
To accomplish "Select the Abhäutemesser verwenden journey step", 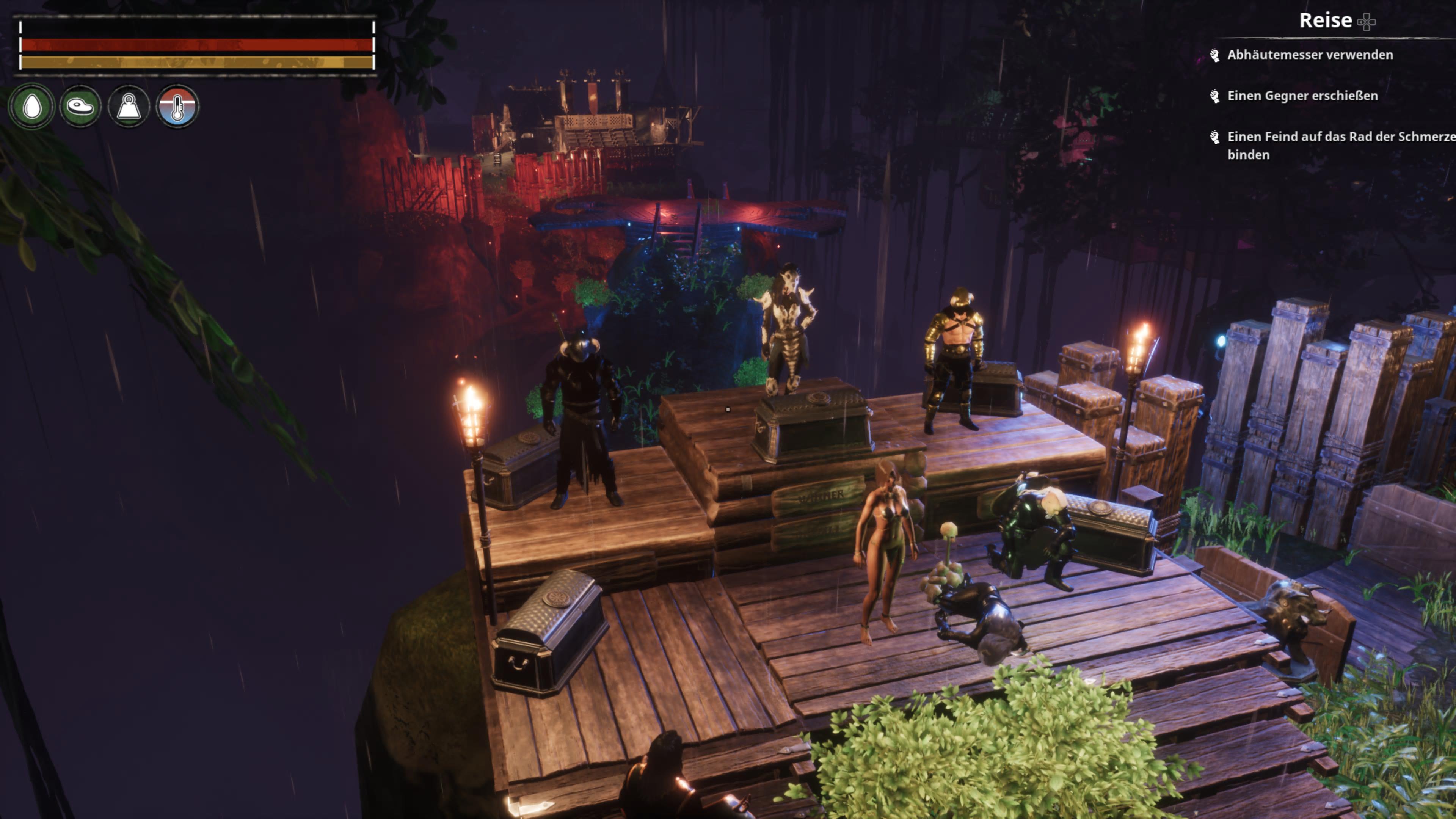I will point(1310,55).
